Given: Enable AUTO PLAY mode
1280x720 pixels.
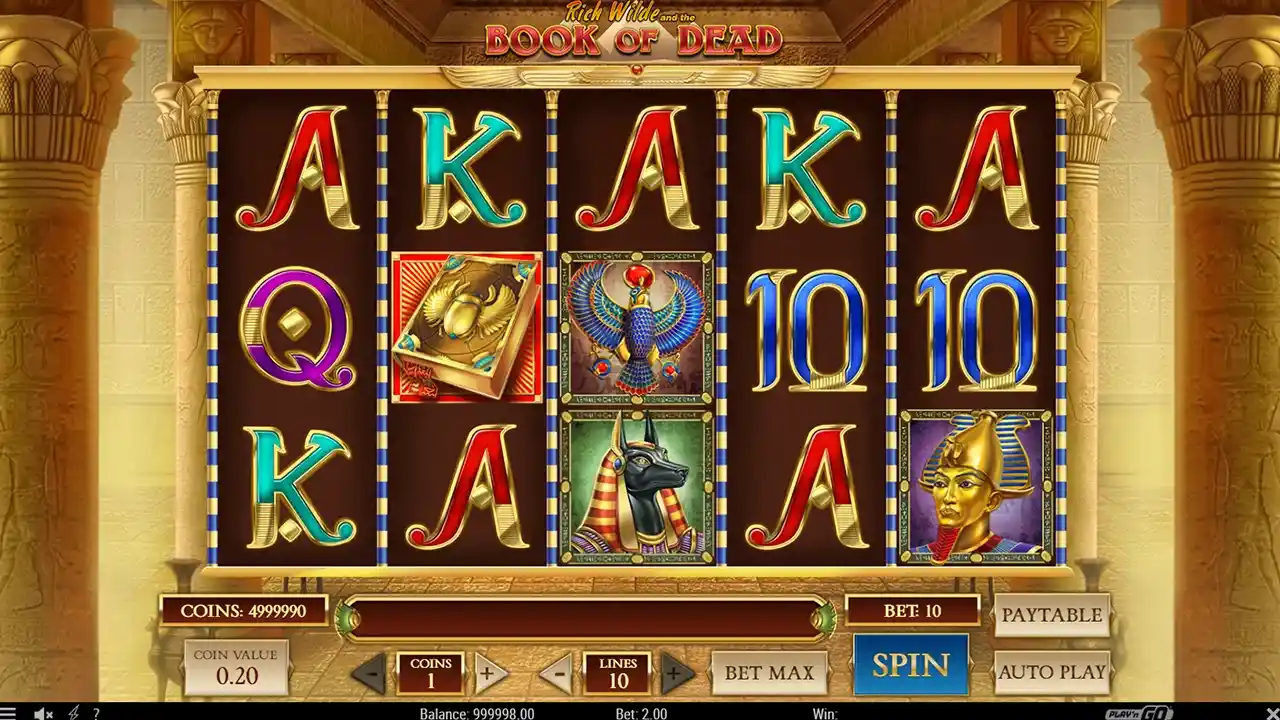Looking at the screenshot, I should (x=1051, y=672).
